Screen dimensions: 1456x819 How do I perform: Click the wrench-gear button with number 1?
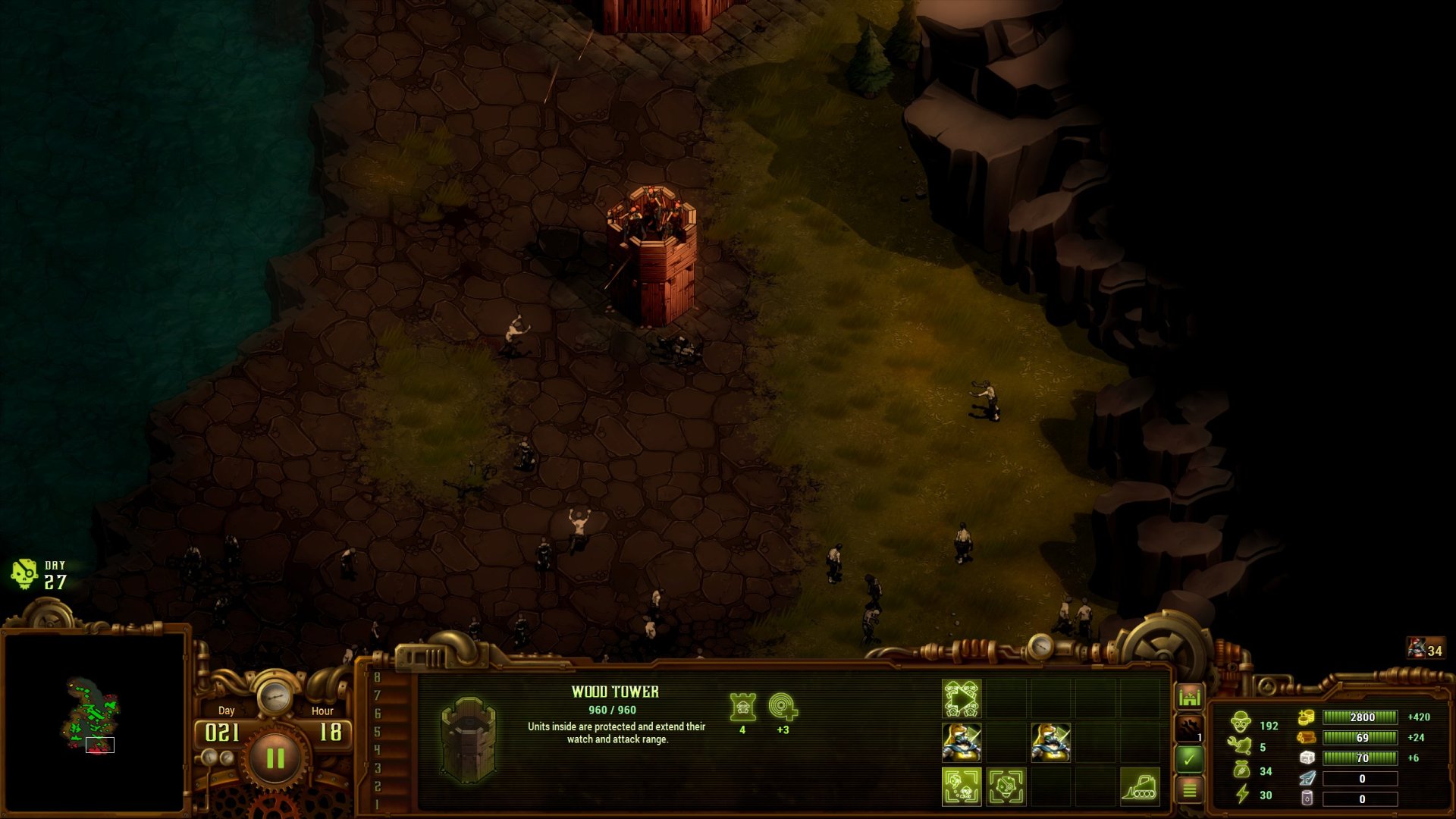point(1189,728)
